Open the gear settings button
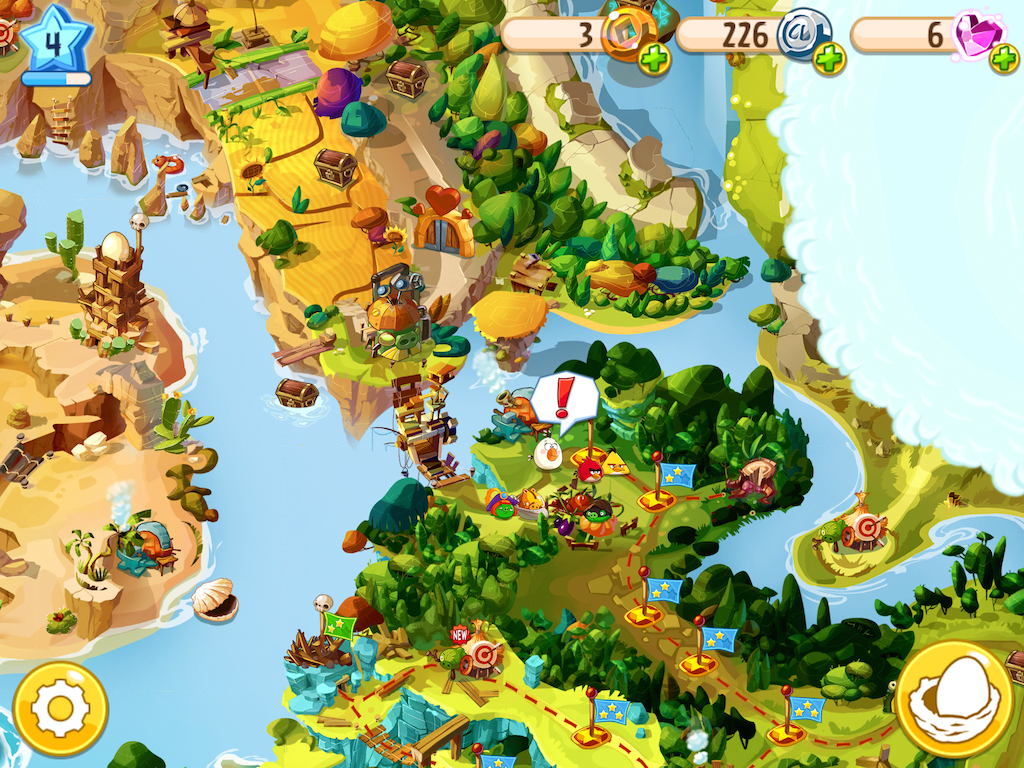1024x768 pixels. pos(60,709)
